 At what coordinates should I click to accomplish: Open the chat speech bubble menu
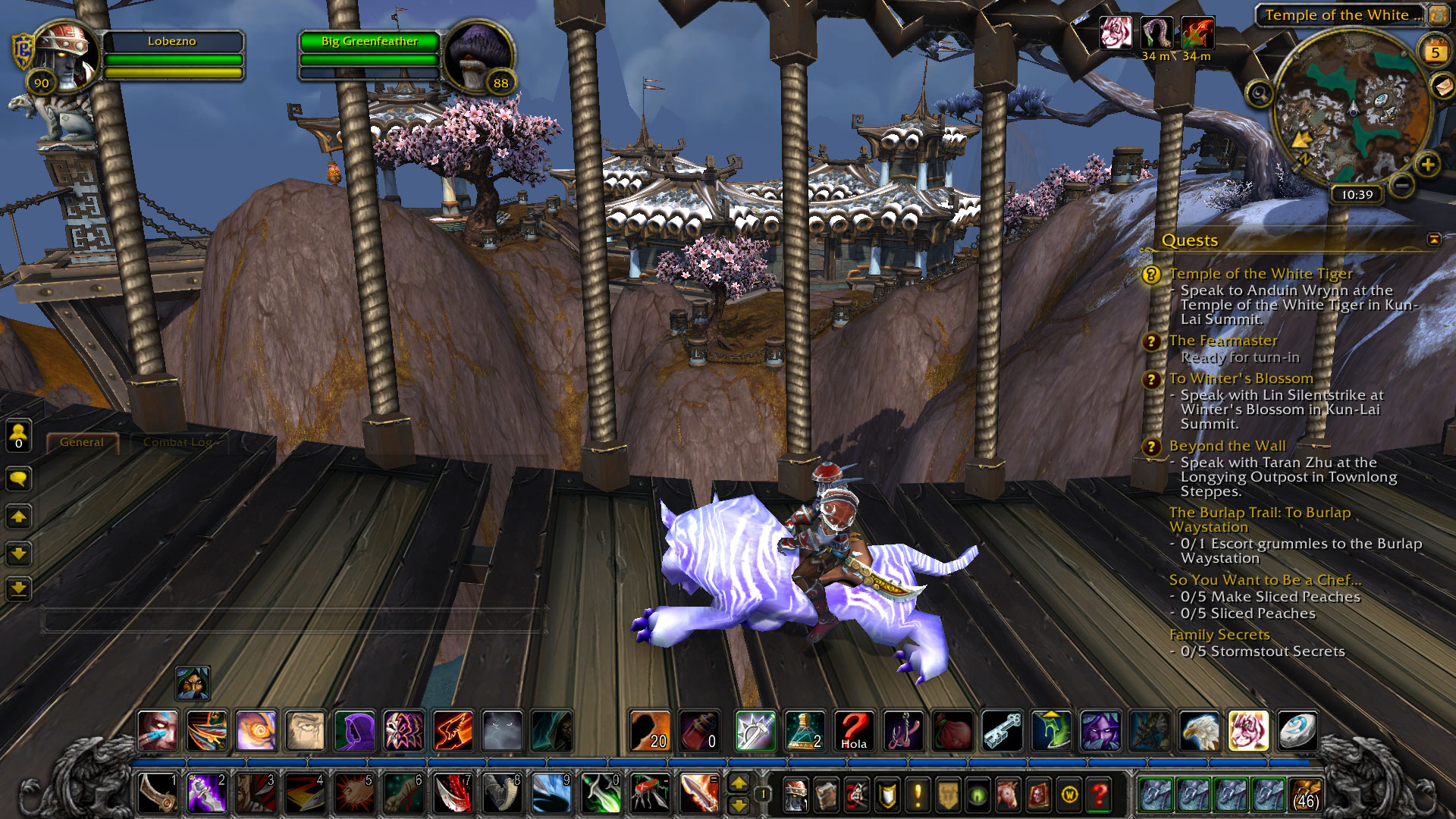click(19, 479)
